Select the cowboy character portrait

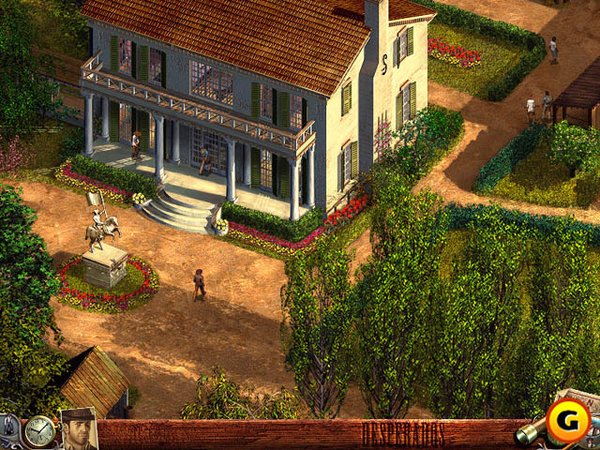tap(78, 430)
